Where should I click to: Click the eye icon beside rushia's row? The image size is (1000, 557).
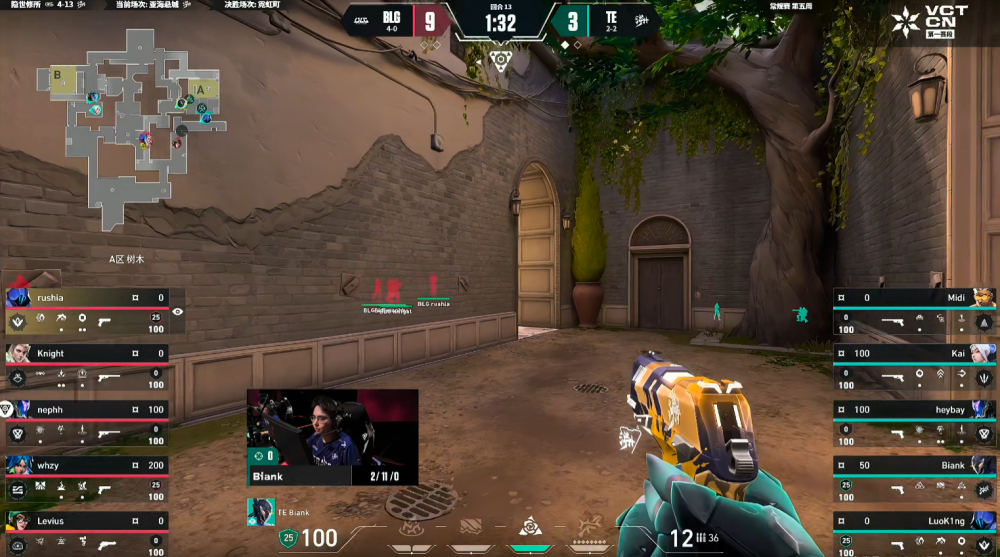click(x=178, y=312)
